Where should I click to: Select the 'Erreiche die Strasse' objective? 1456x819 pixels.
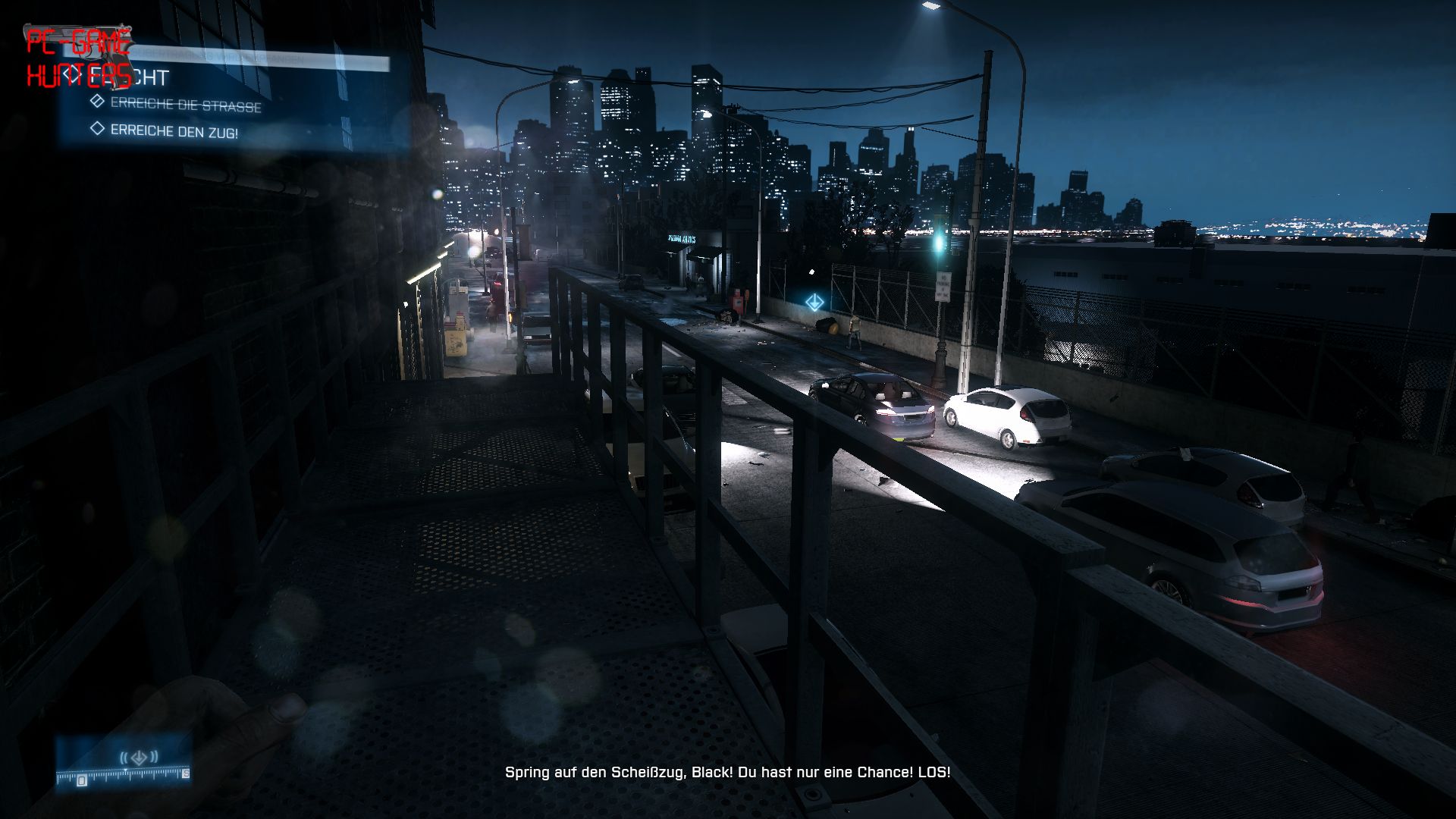click(185, 105)
